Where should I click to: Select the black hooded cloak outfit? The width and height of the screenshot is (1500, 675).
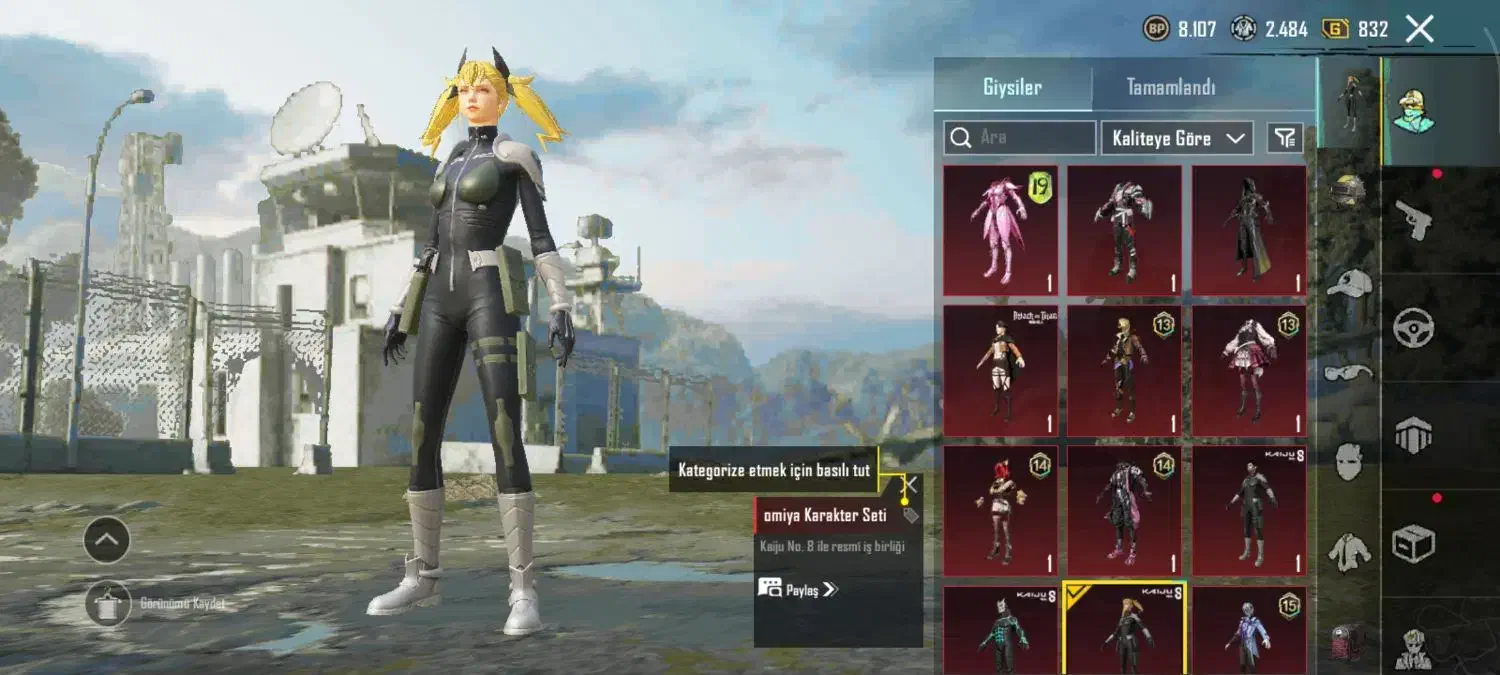point(1249,230)
